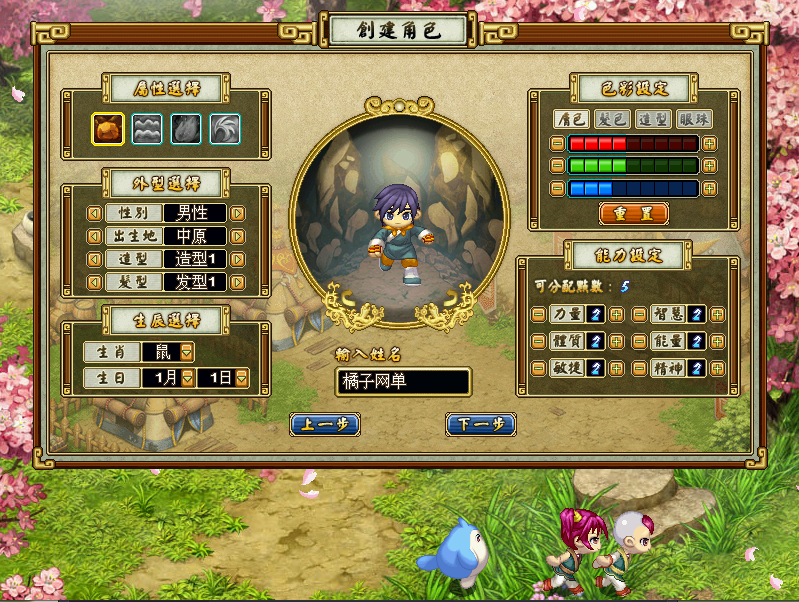Go back one body style from 造型1
799x602 pixels.
pyautogui.click(x=93, y=259)
